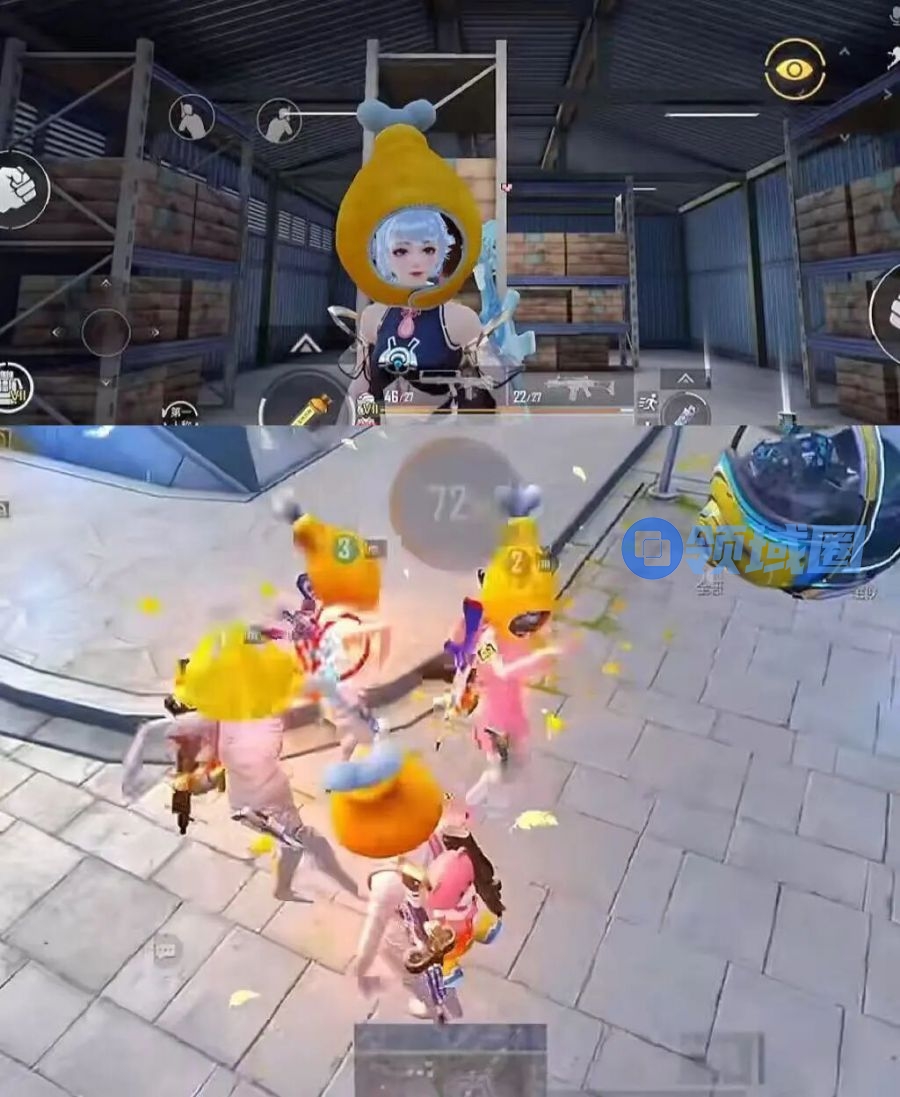Toggle the eye free-look button

[795, 69]
